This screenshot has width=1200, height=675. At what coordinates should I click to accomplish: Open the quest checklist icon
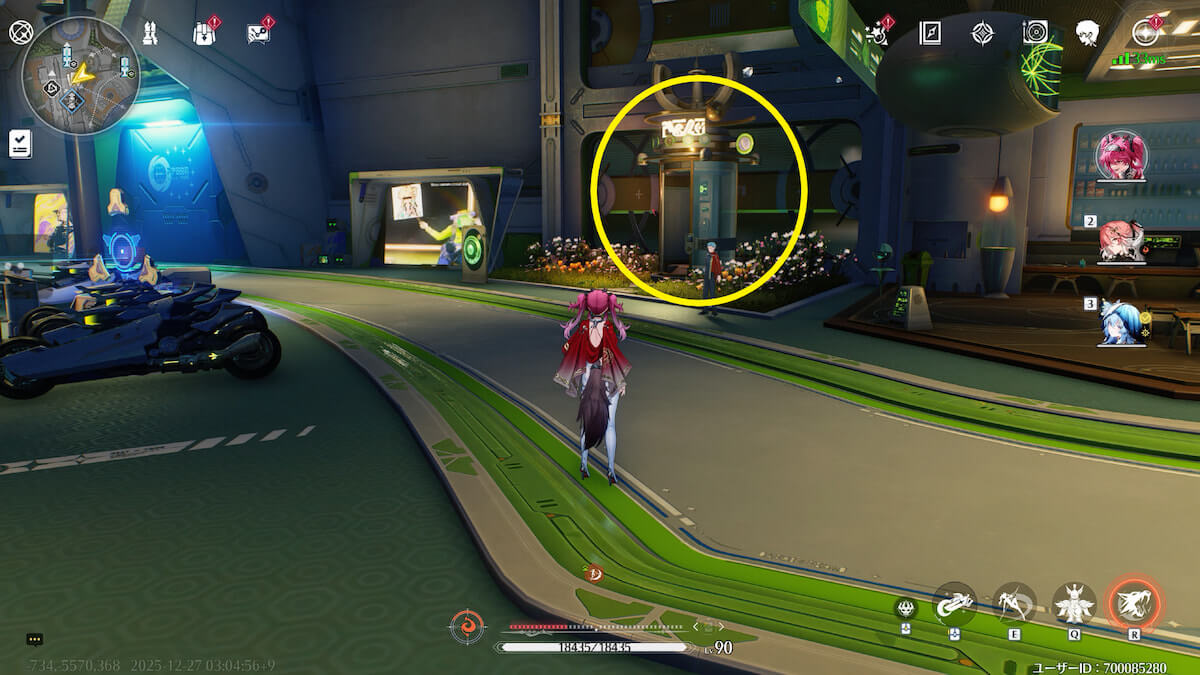coord(20,144)
